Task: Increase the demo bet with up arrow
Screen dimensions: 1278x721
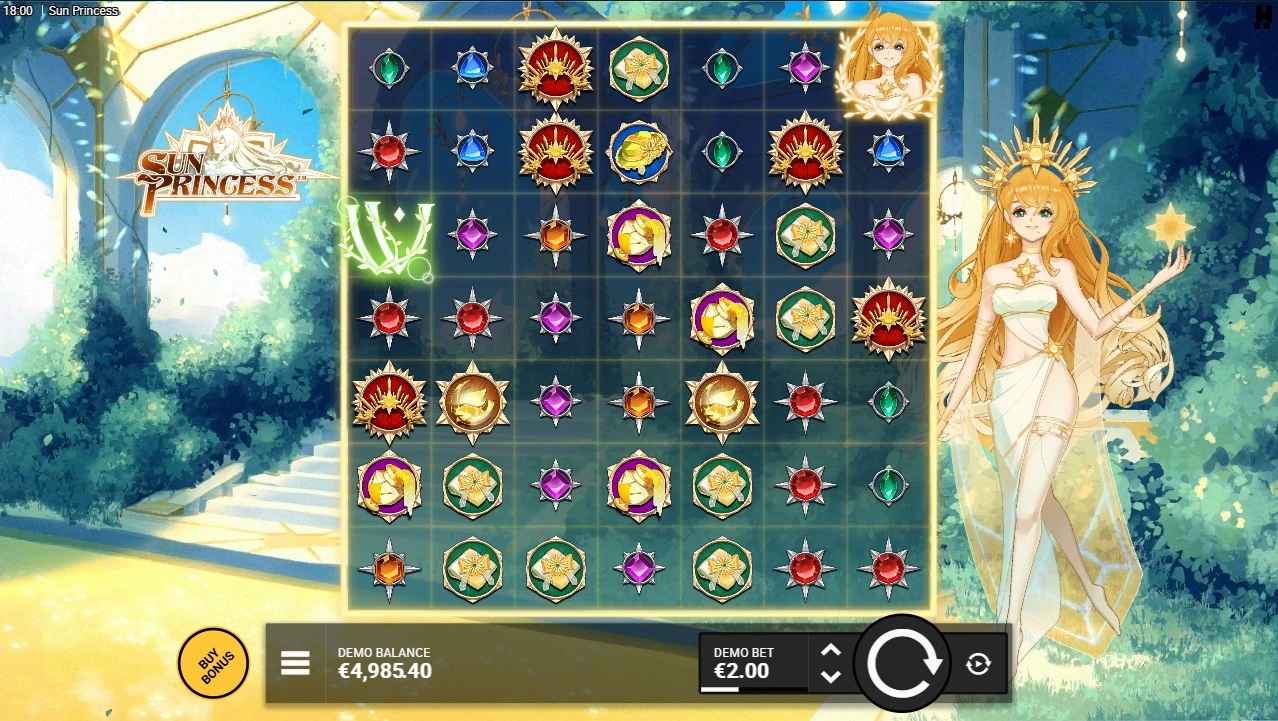Action: [830, 650]
